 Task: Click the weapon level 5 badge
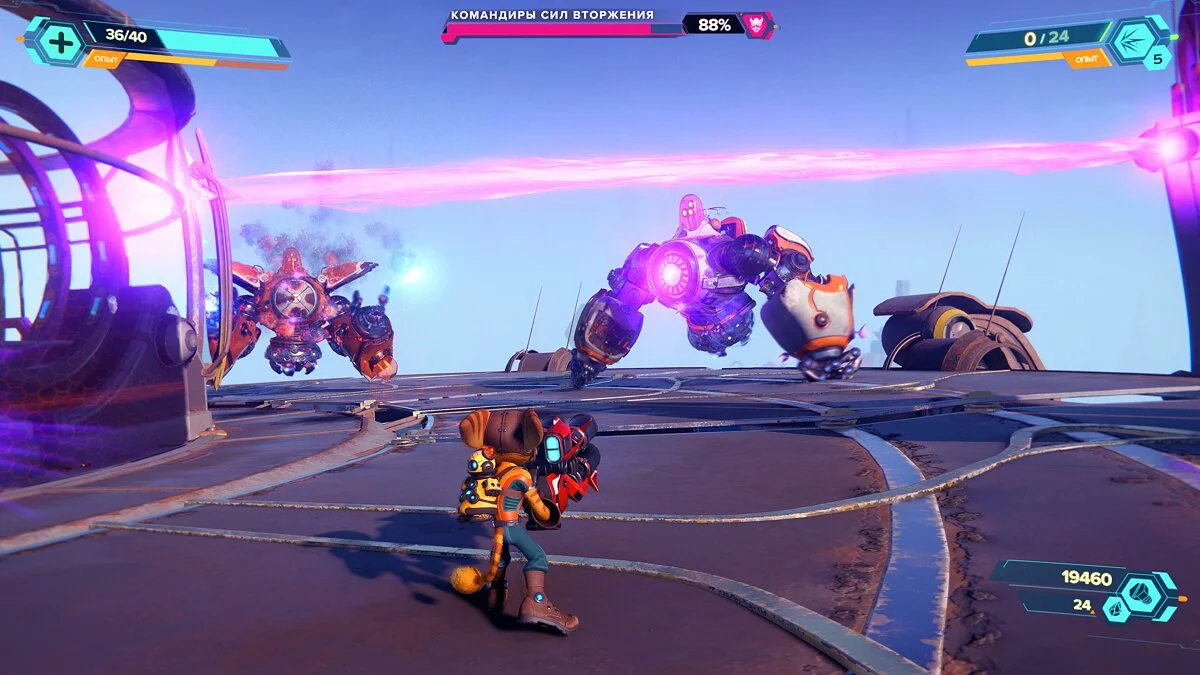point(1158,59)
